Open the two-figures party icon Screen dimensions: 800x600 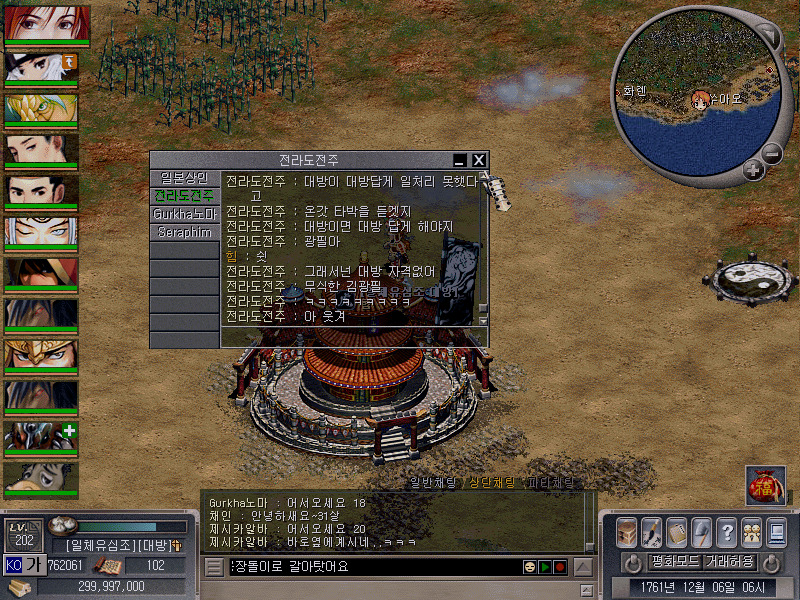[x=751, y=531]
